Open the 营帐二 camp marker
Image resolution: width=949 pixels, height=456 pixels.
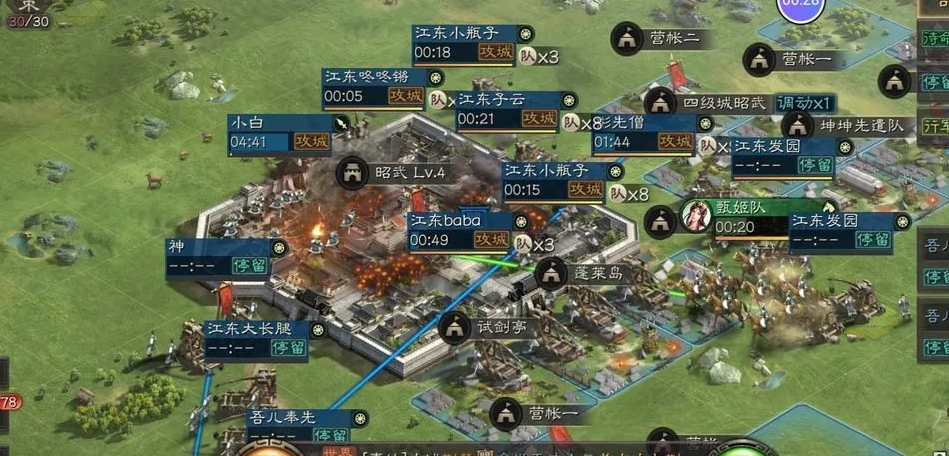(x=628, y=39)
